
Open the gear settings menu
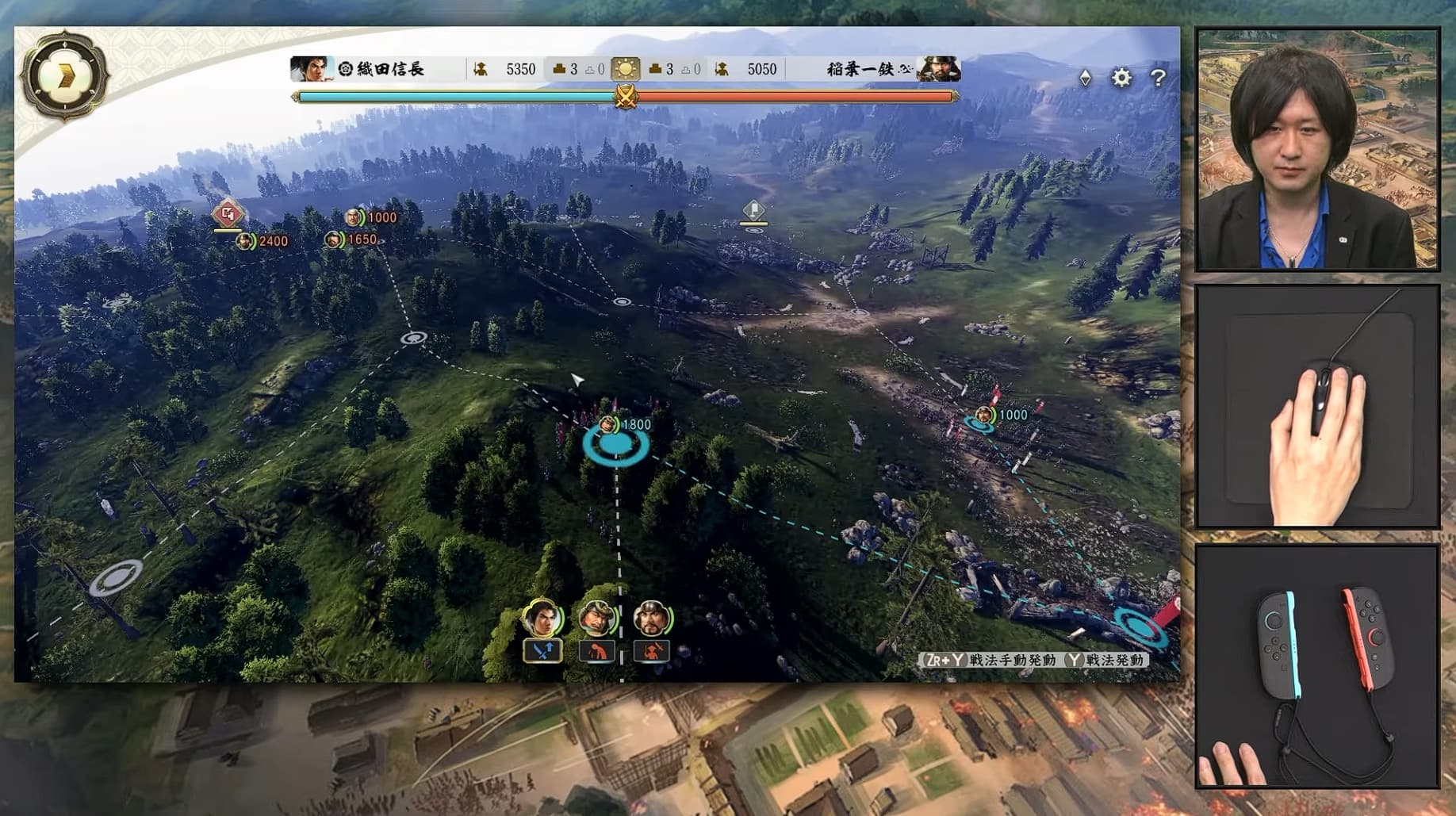tap(1121, 78)
